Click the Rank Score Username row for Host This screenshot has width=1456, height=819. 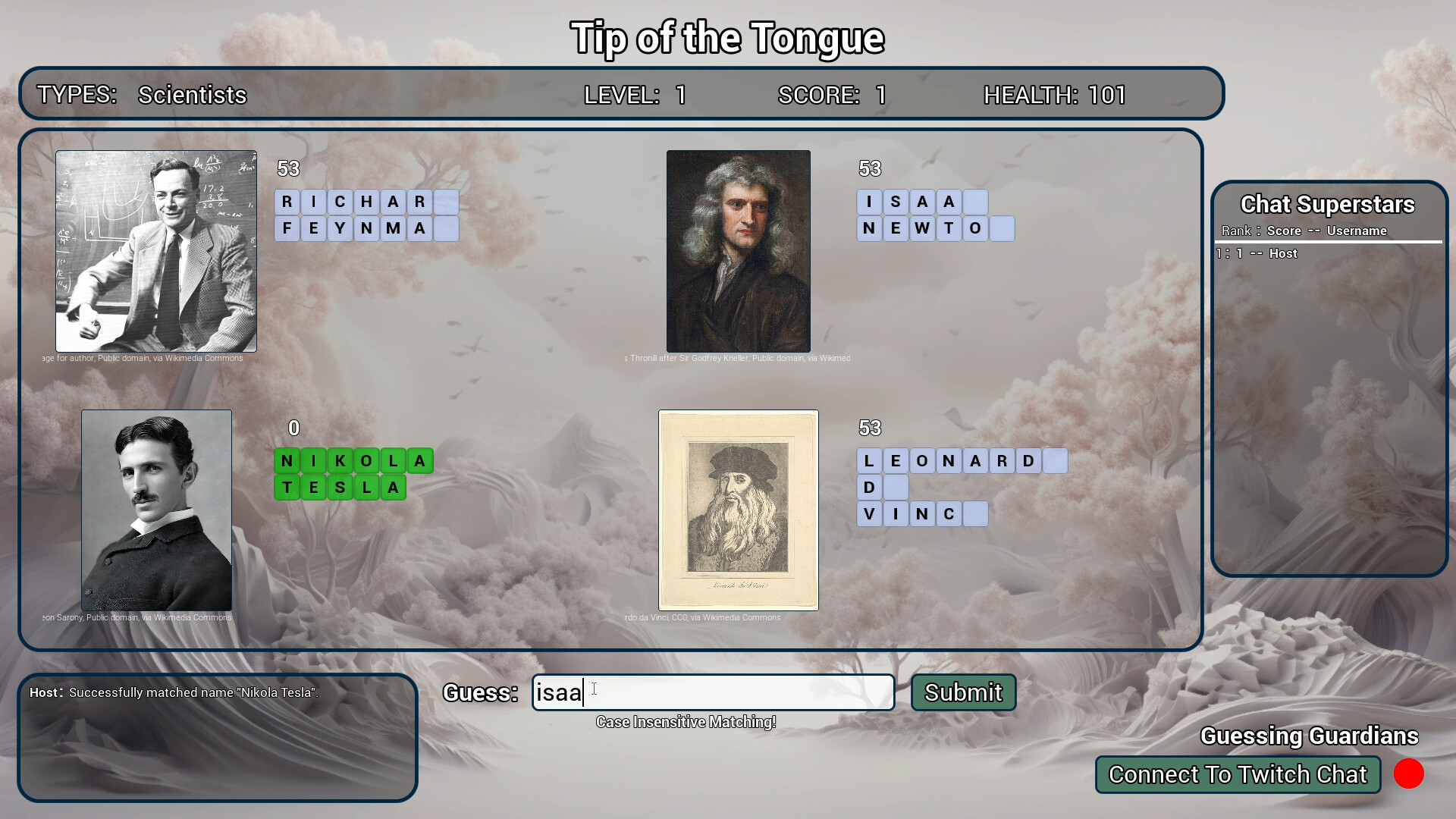[1255, 253]
